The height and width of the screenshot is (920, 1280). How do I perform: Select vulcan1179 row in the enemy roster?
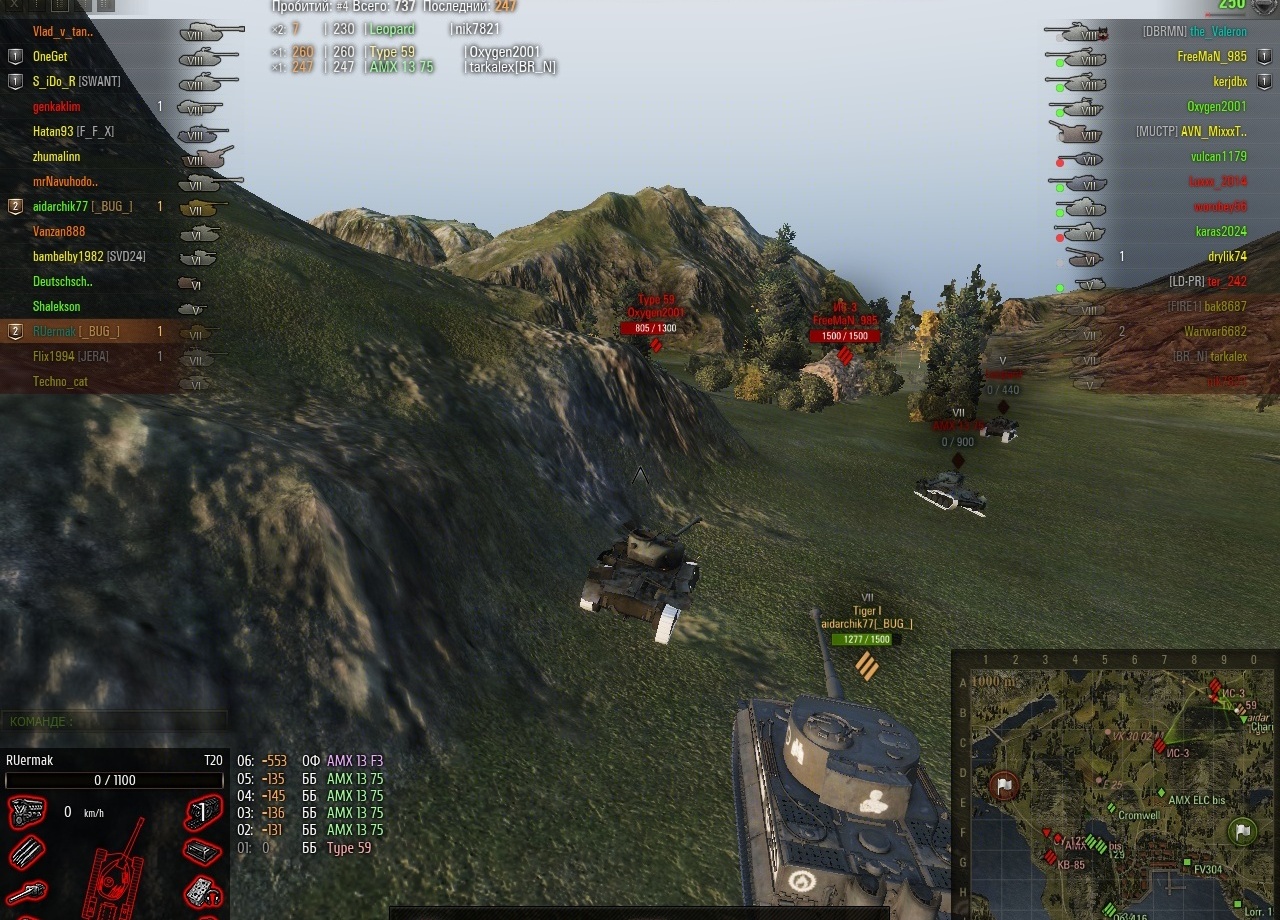click(1218, 157)
